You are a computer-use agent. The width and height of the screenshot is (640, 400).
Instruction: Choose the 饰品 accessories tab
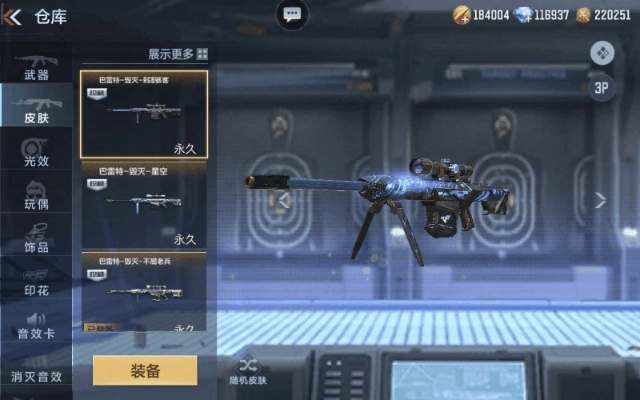pyautogui.click(x=36, y=237)
